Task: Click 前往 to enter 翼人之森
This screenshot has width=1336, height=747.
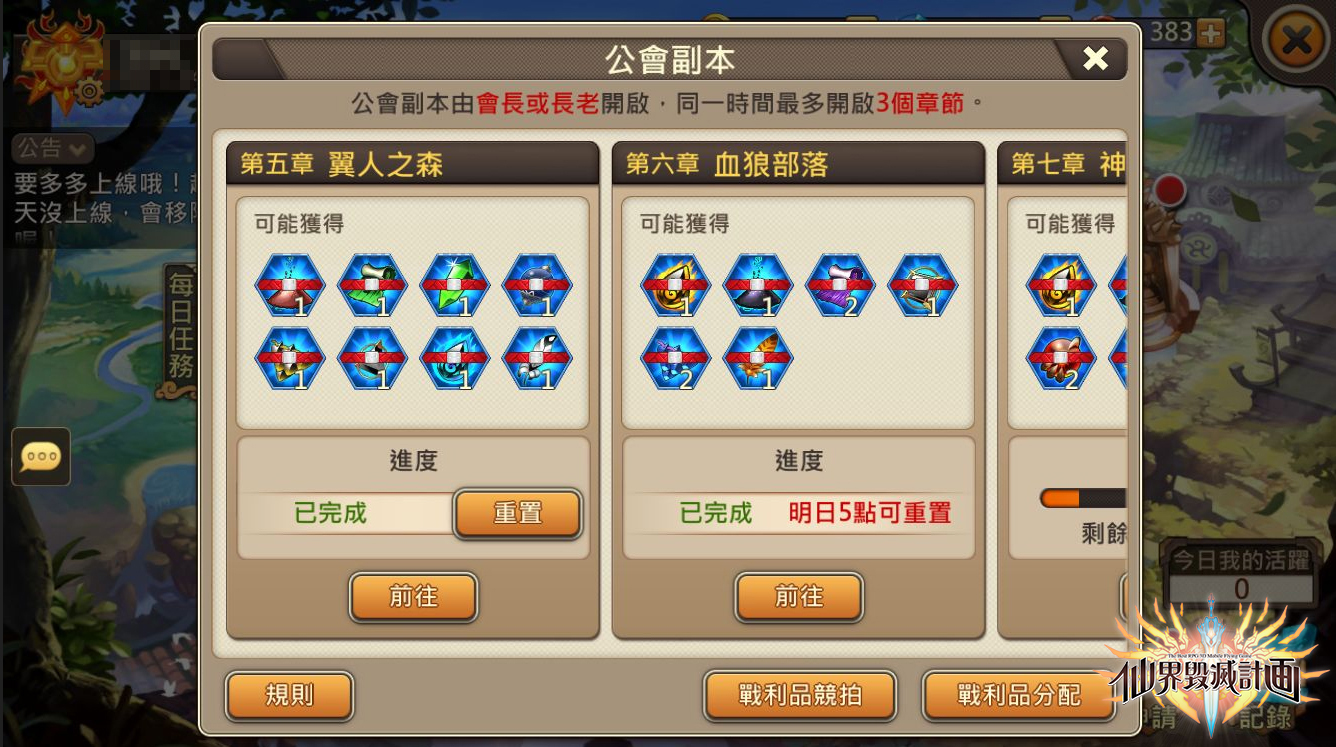Action: point(413,597)
